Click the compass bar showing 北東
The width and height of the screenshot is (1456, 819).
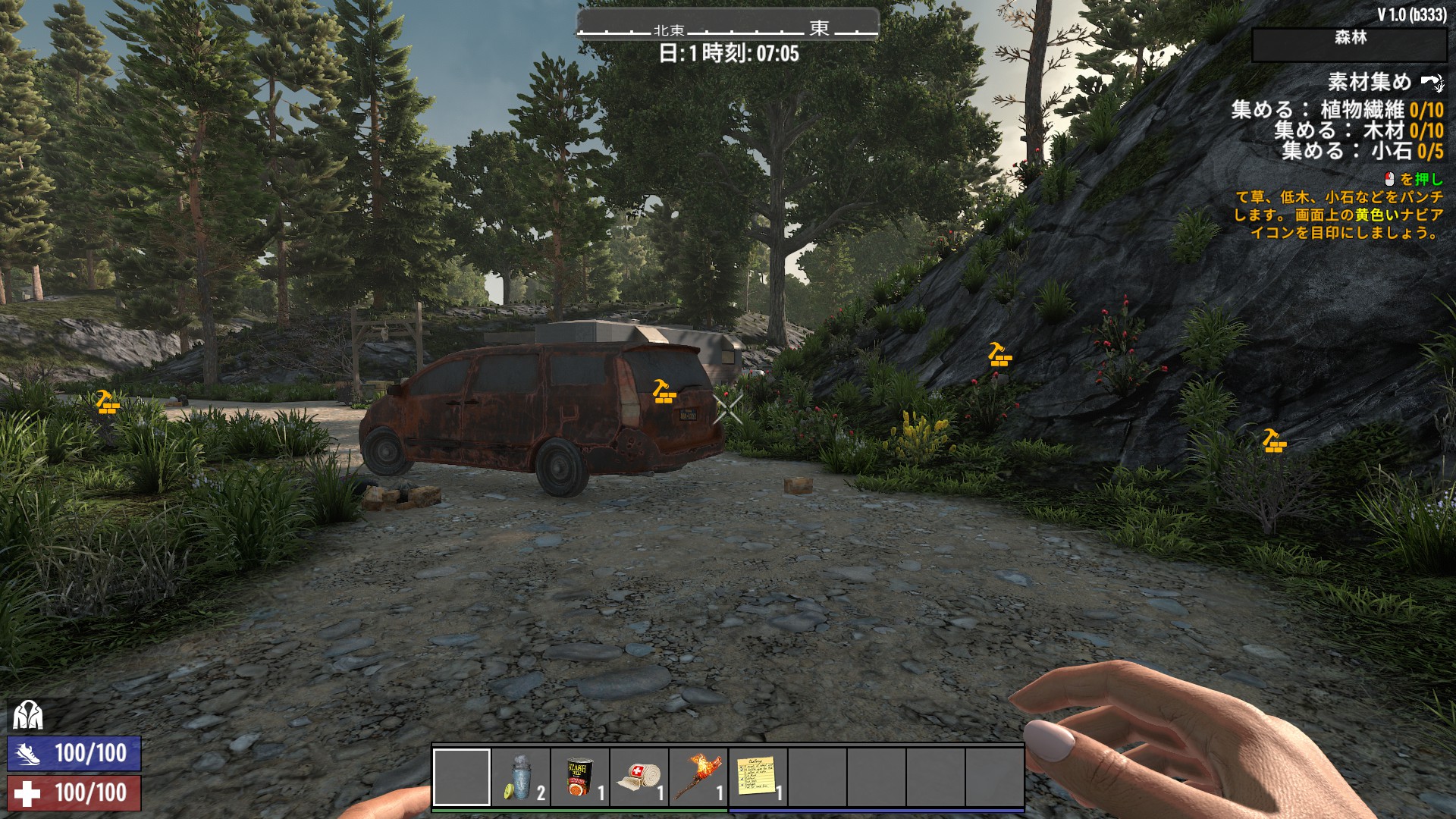727,29
